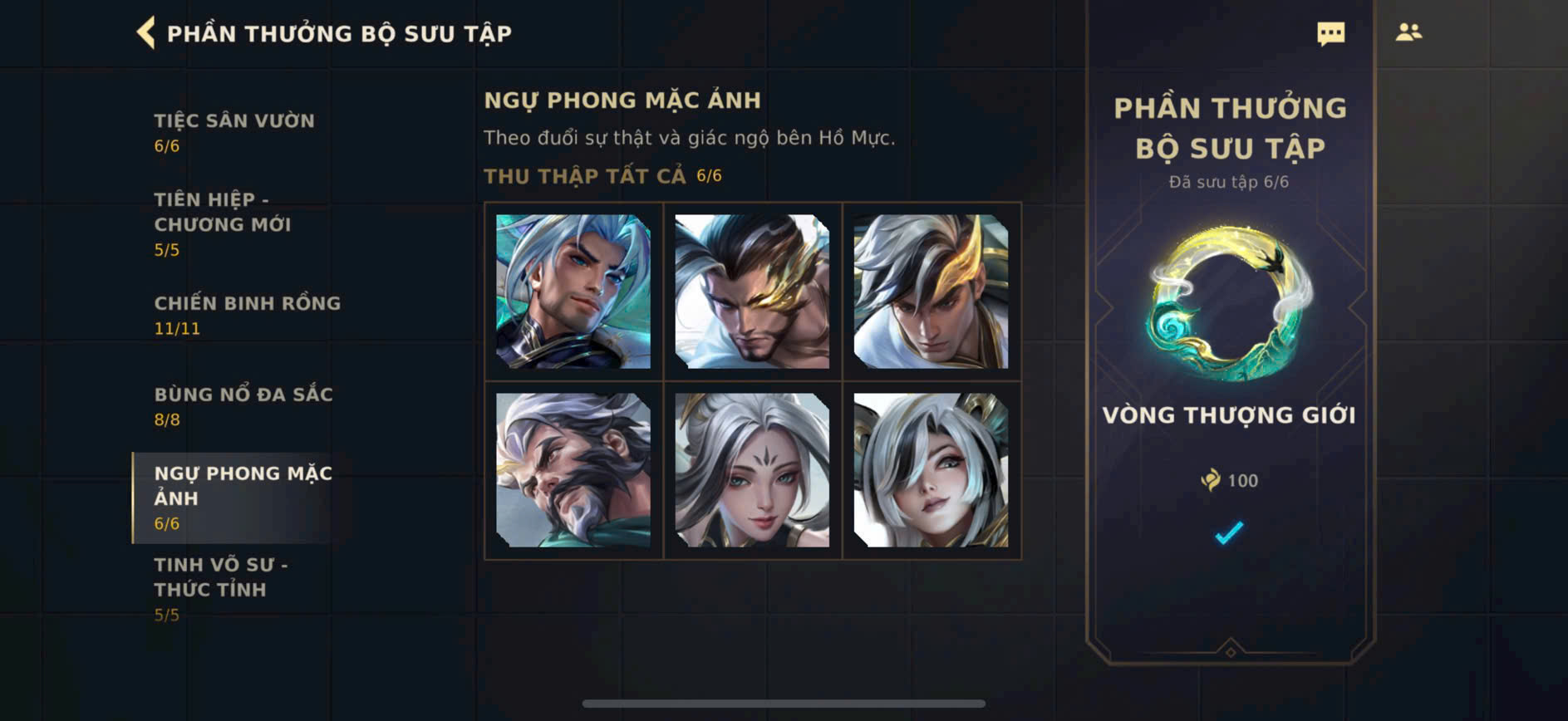Show the Bùng Nổ Đa Sắc collection

point(243,405)
